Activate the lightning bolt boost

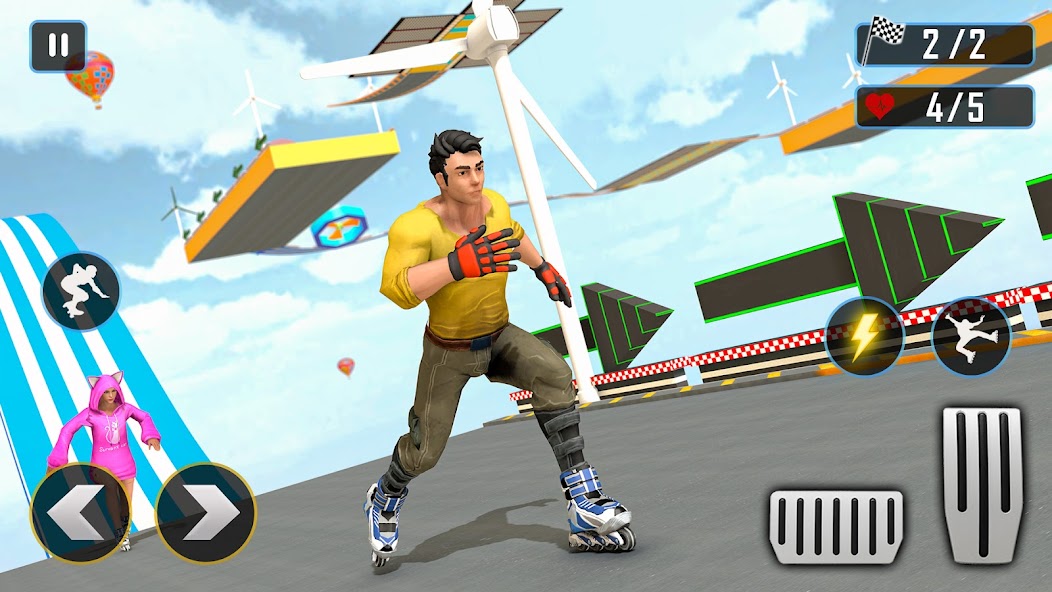(x=865, y=337)
